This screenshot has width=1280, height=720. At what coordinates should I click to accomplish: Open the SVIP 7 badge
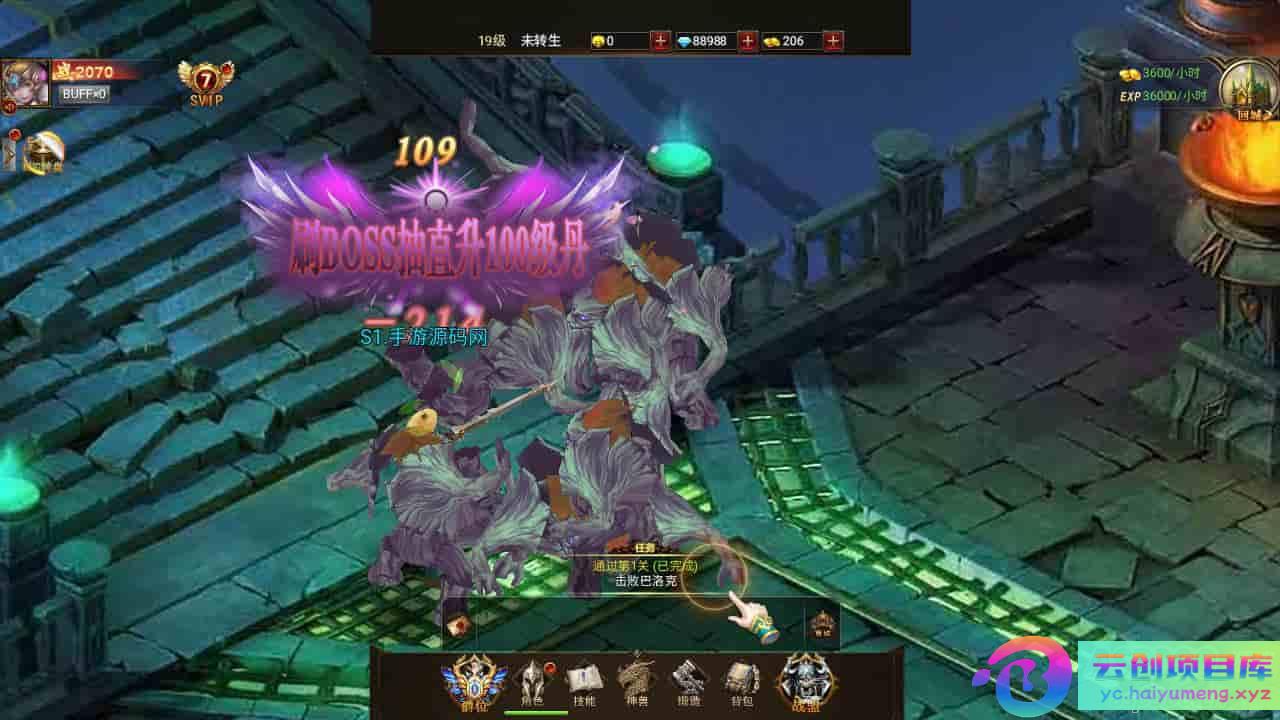click(x=205, y=82)
